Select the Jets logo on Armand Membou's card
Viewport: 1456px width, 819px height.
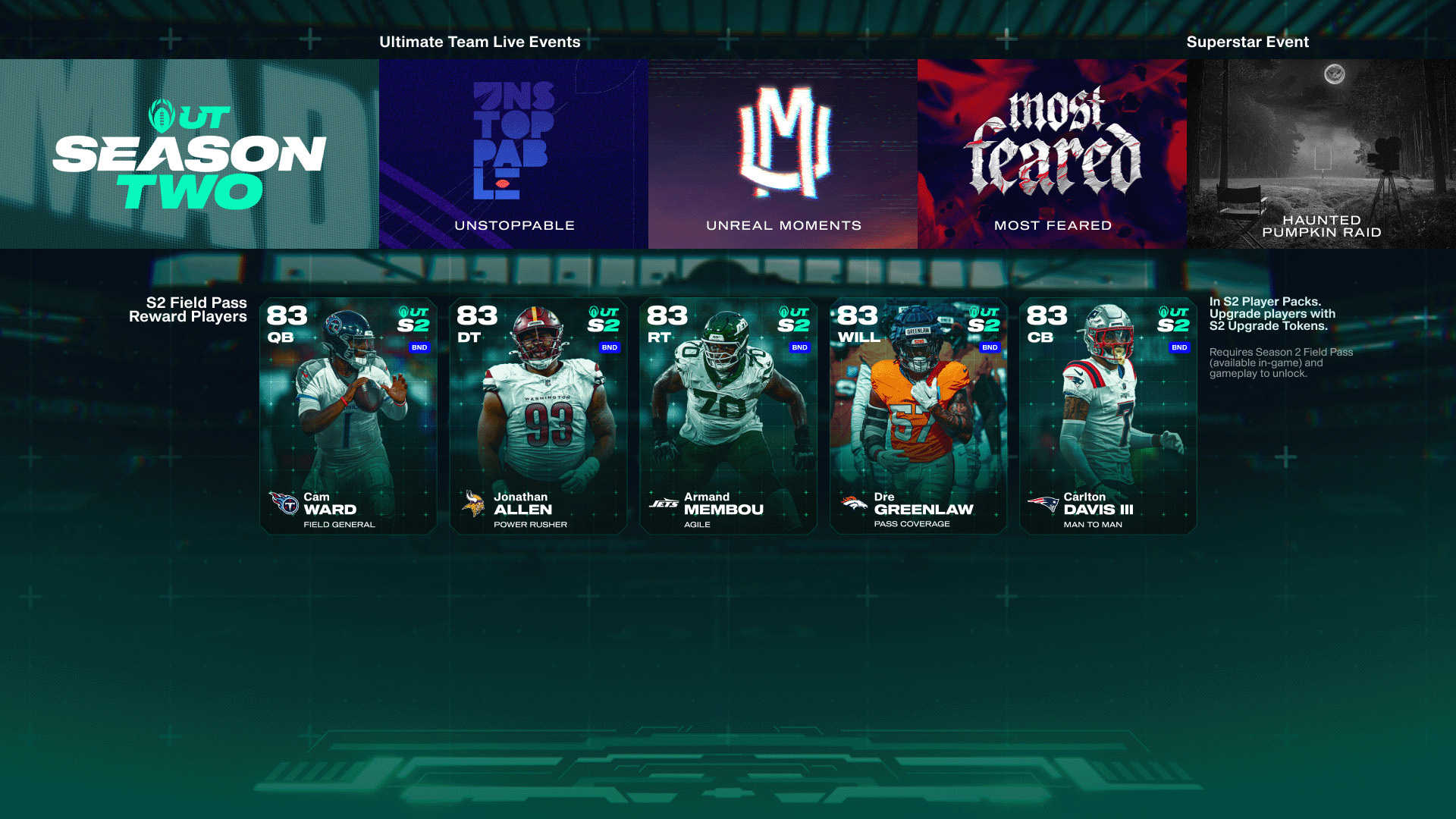(665, 502)
